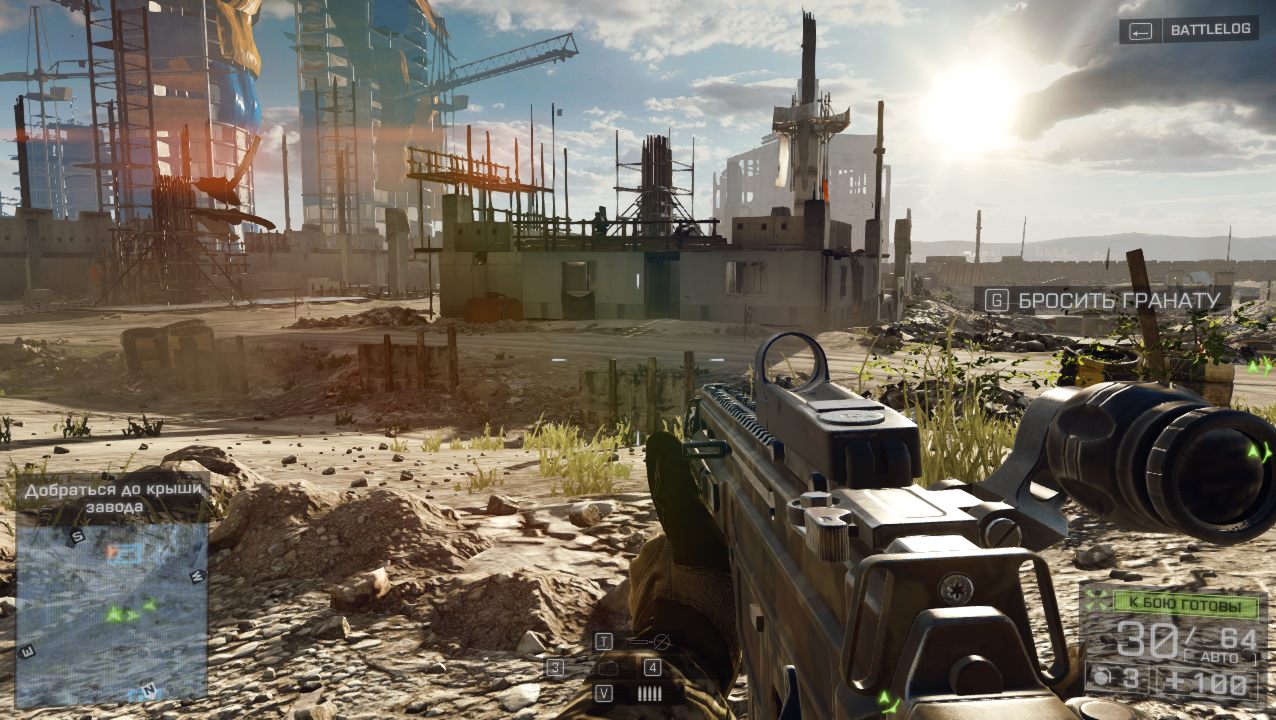This screenshot has height=720, width=1276.
Task: Click the squad members icon
Action: coord(1099,604)
